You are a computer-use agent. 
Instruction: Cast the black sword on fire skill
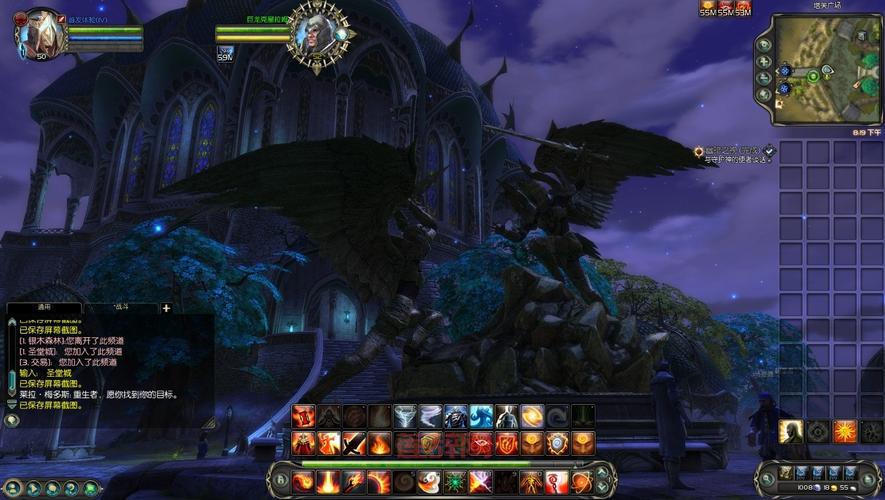click(x=354, y=443)
